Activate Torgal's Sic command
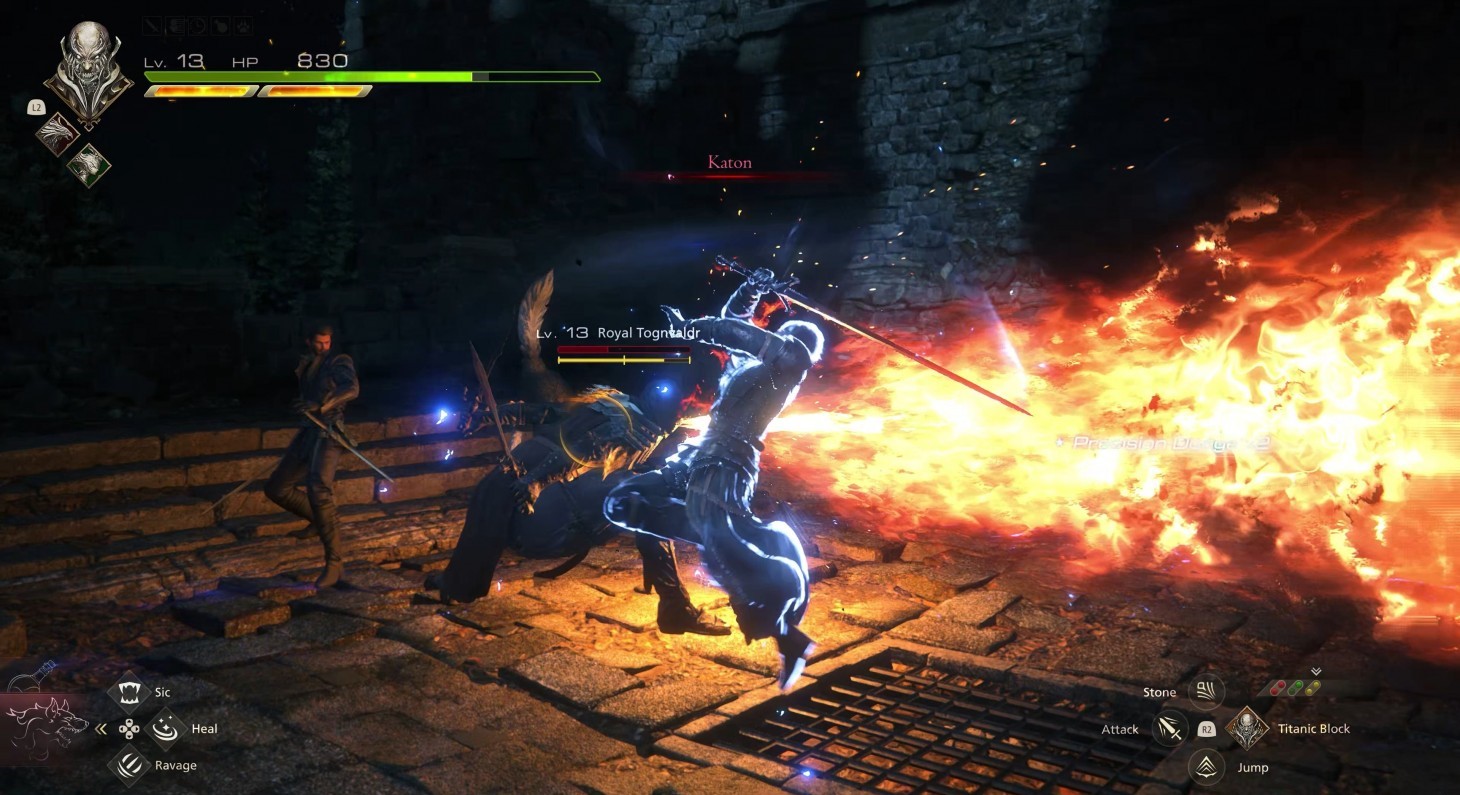This screenshot has height=795, width=1460. (129, 692)
